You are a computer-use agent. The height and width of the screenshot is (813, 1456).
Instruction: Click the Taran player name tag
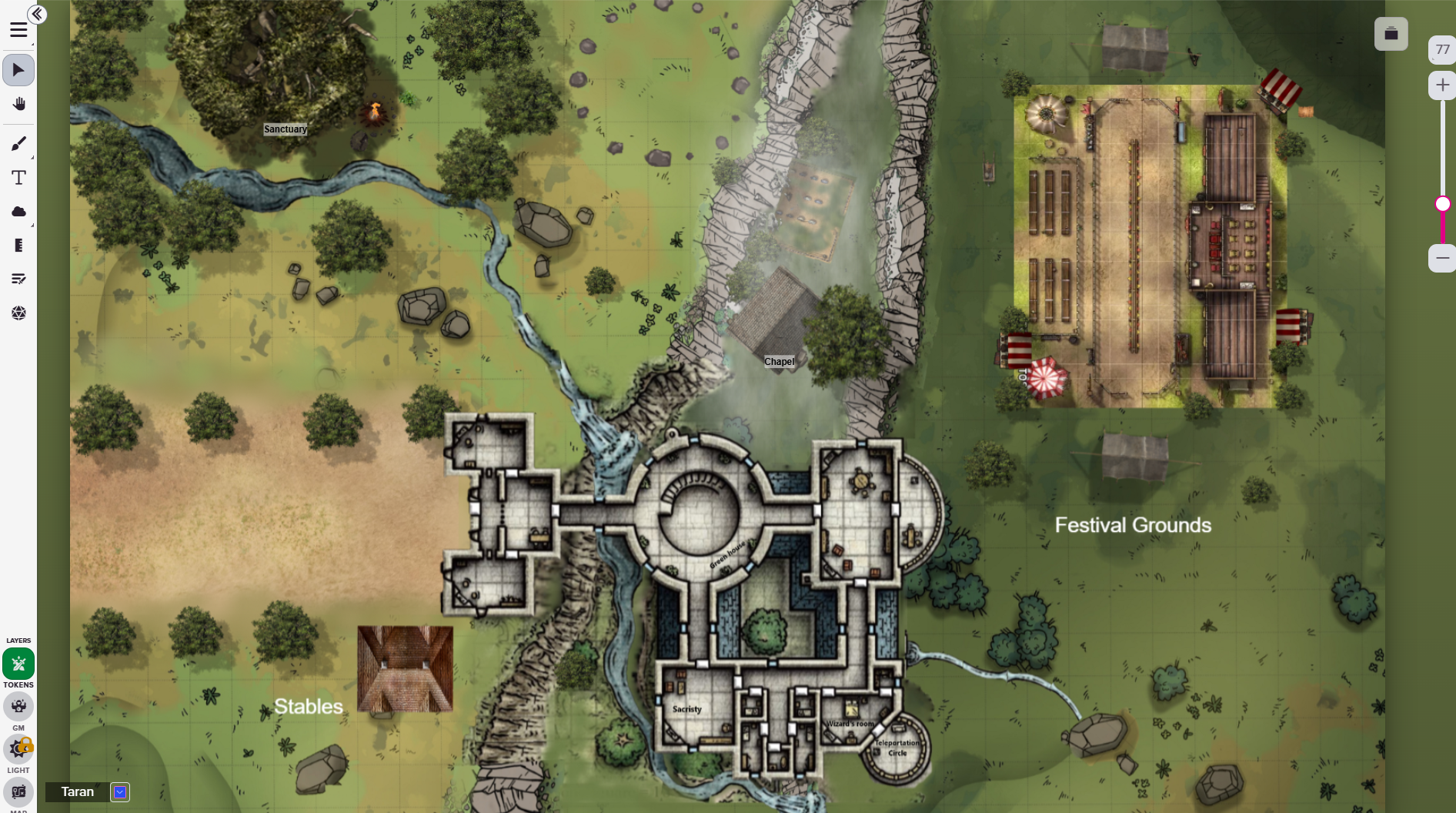click(77, 791)
